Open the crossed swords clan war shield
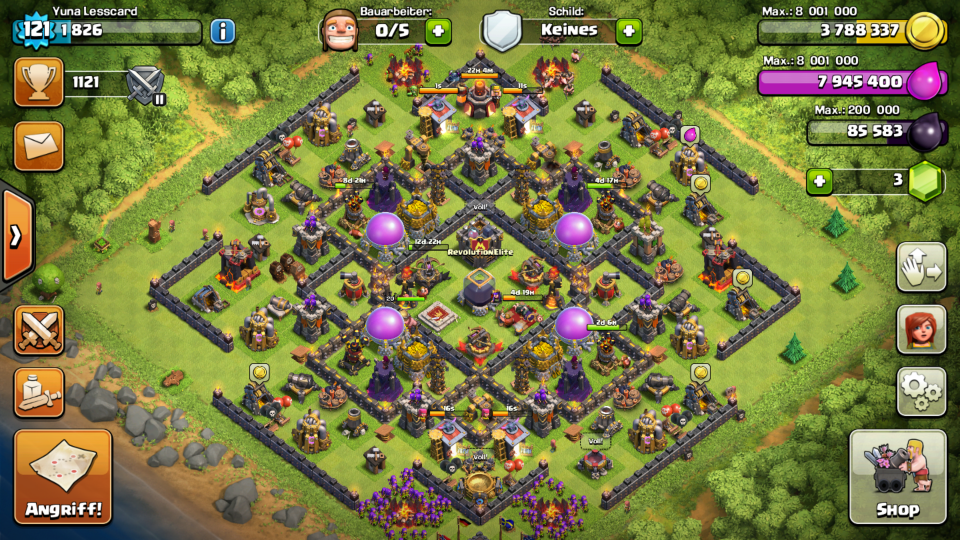 [x=146, y=84]
